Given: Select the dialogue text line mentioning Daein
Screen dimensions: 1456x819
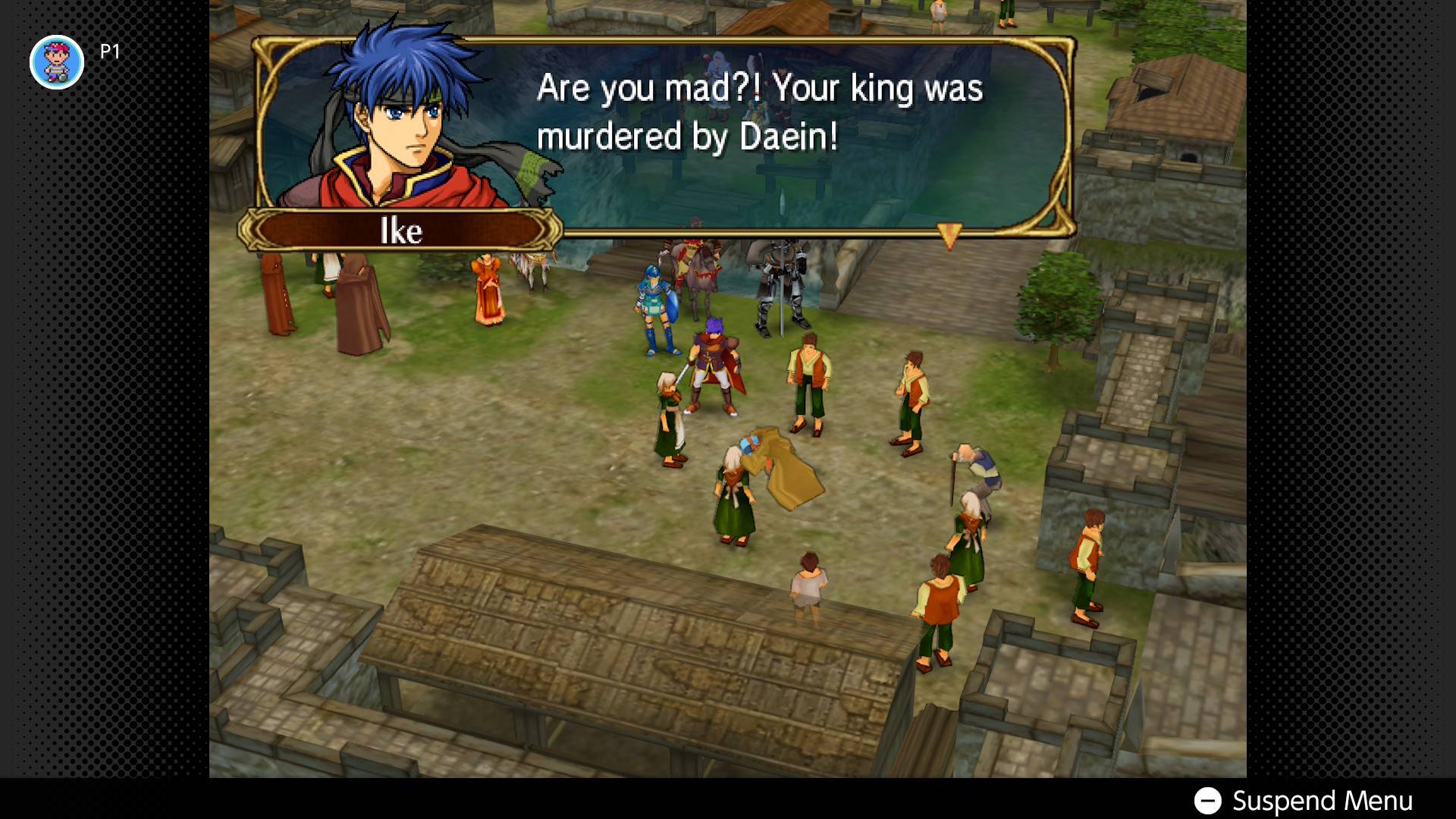Looking at the screenshot, I should coord(686,138).
